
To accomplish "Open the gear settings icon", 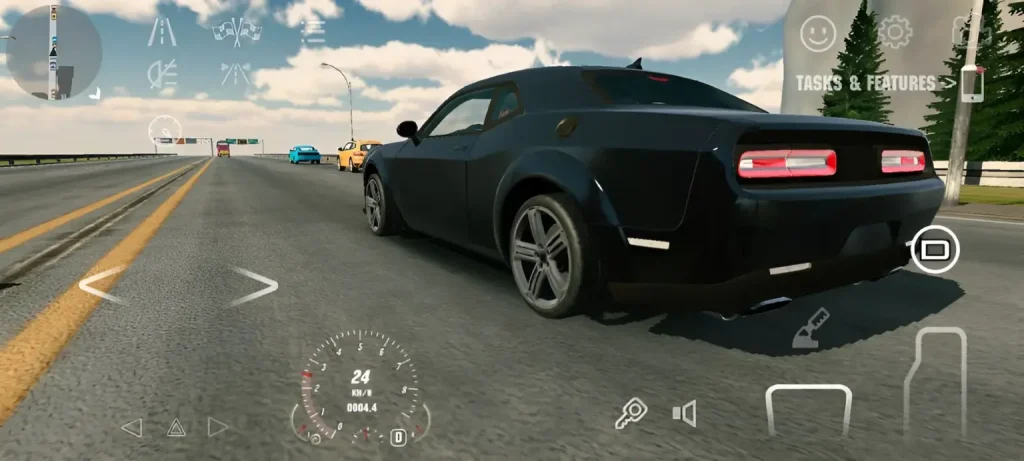I will click(894, 32).
